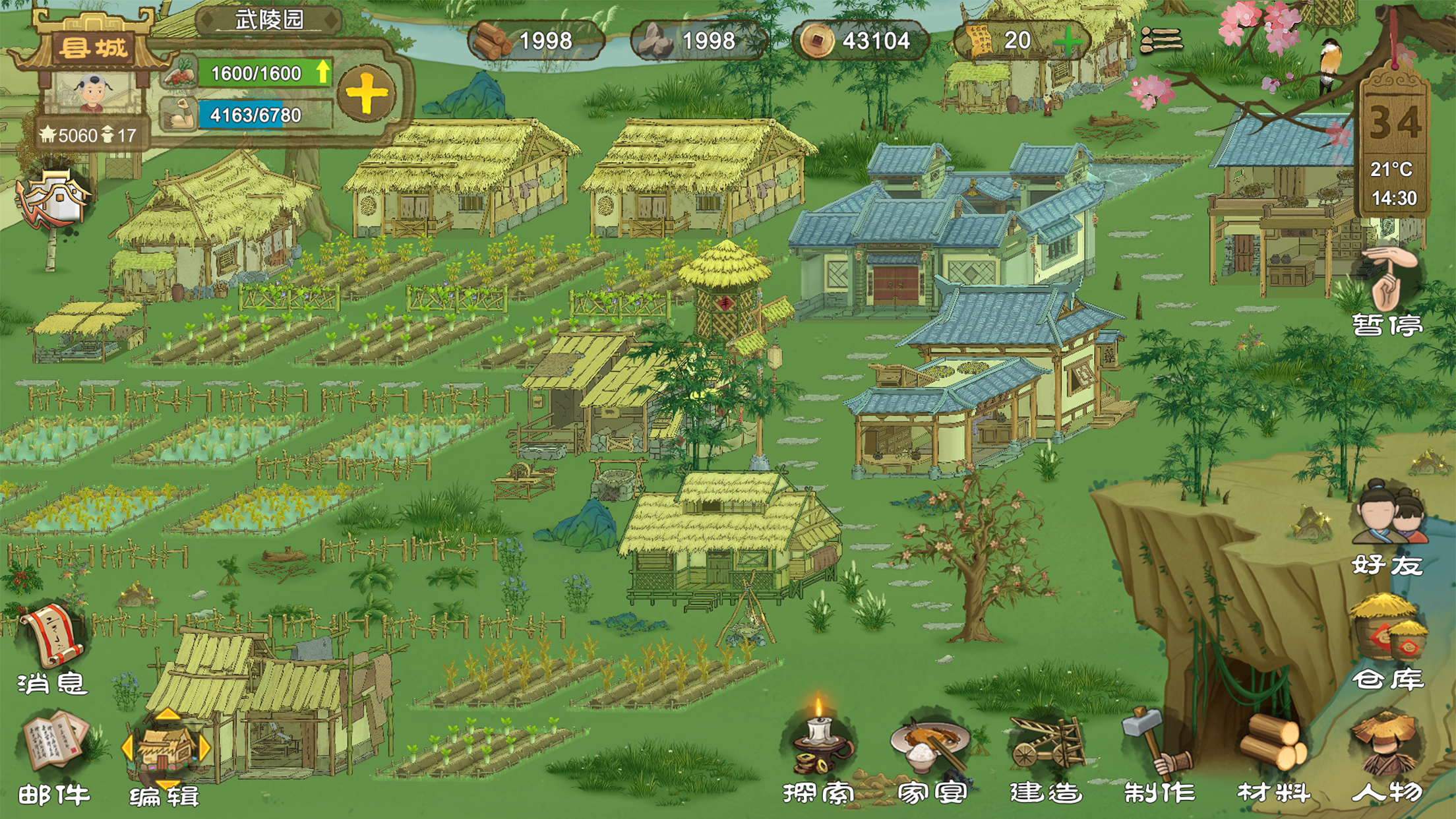Open the list menu icon at top
The height and width of the screenshot is (819, 1456).
click(x=1161, y=40)
